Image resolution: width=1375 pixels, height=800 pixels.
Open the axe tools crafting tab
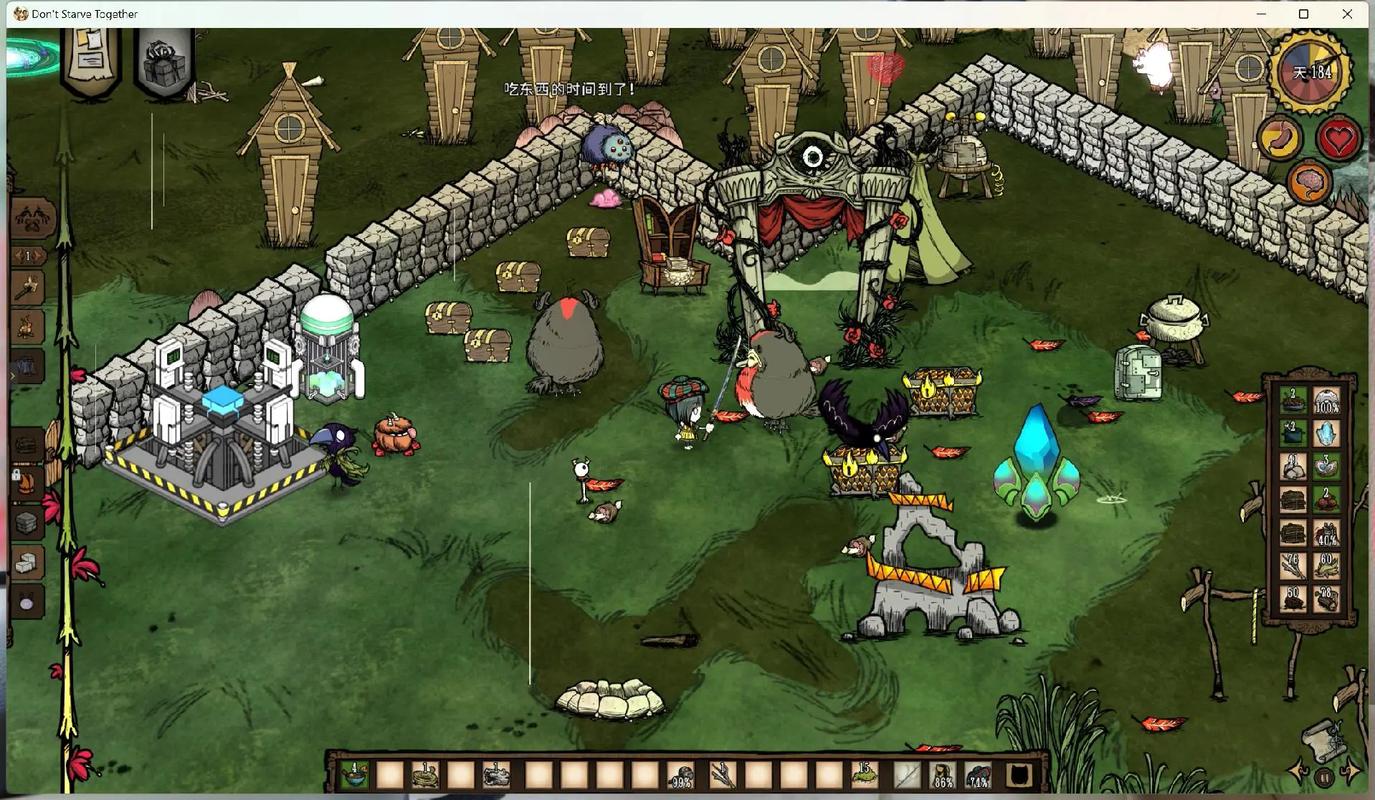(x=28, y=288)
